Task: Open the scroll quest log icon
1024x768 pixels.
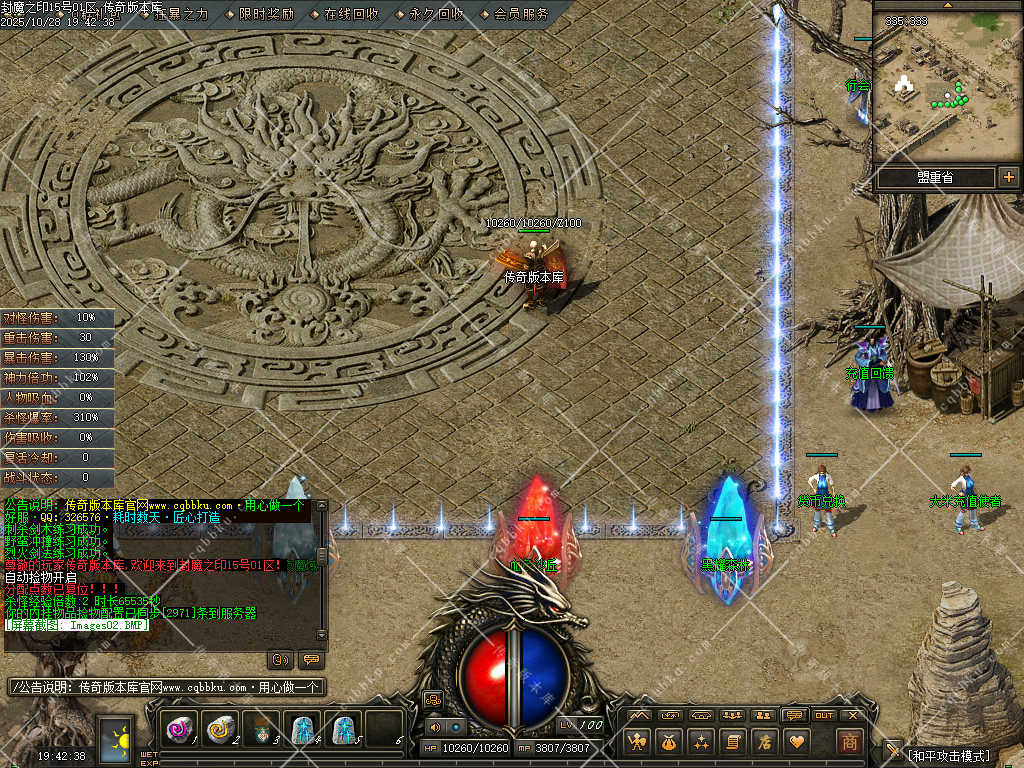Action: click(x=732, y=741)
